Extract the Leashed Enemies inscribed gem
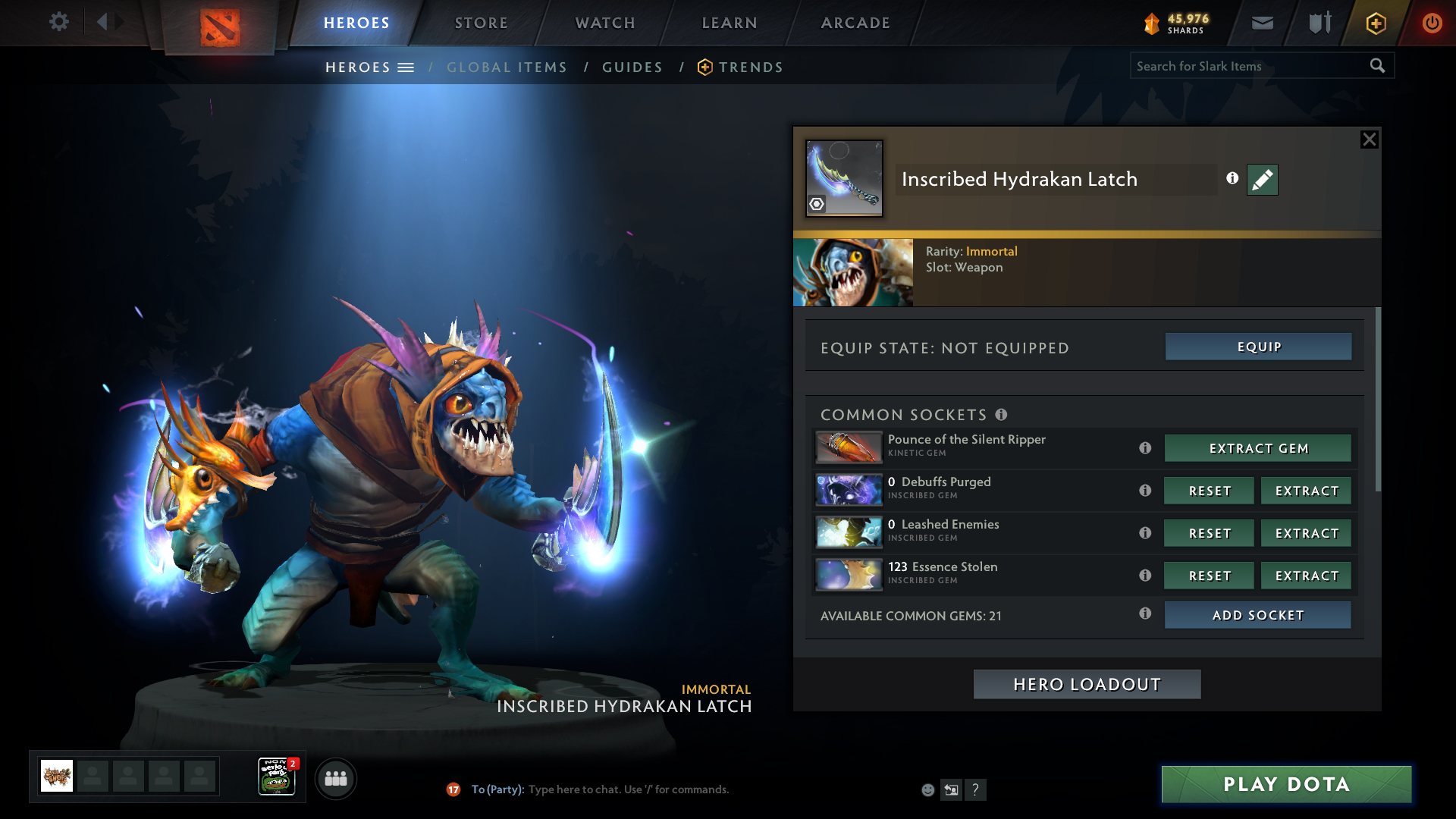 pyautogui.click(x=1306, y=533)
